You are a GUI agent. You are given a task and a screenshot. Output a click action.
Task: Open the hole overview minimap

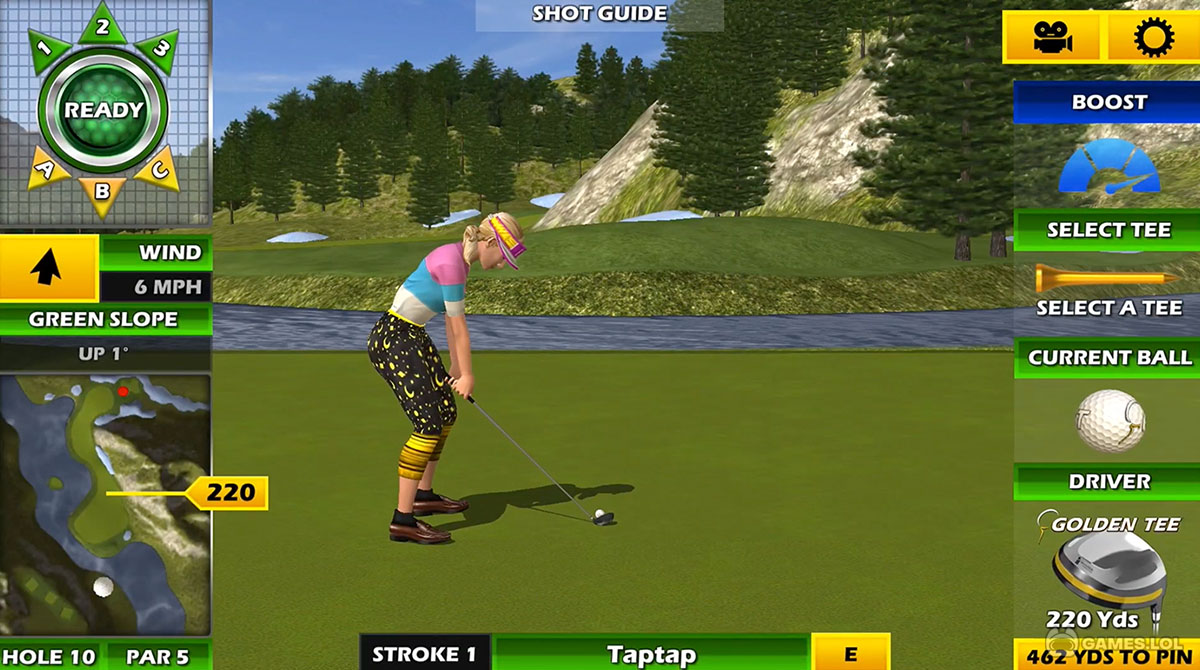104,505
